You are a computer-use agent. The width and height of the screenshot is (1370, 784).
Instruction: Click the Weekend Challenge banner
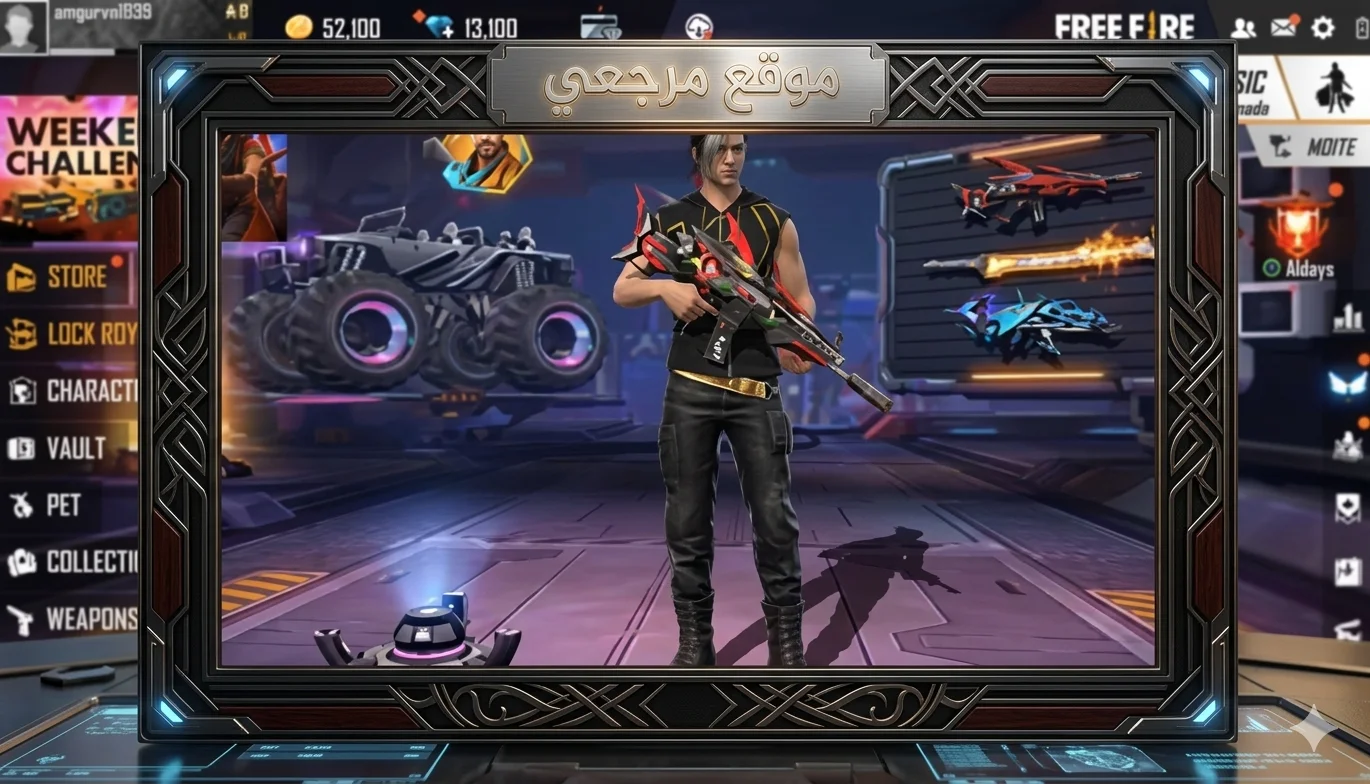point(68,165)
